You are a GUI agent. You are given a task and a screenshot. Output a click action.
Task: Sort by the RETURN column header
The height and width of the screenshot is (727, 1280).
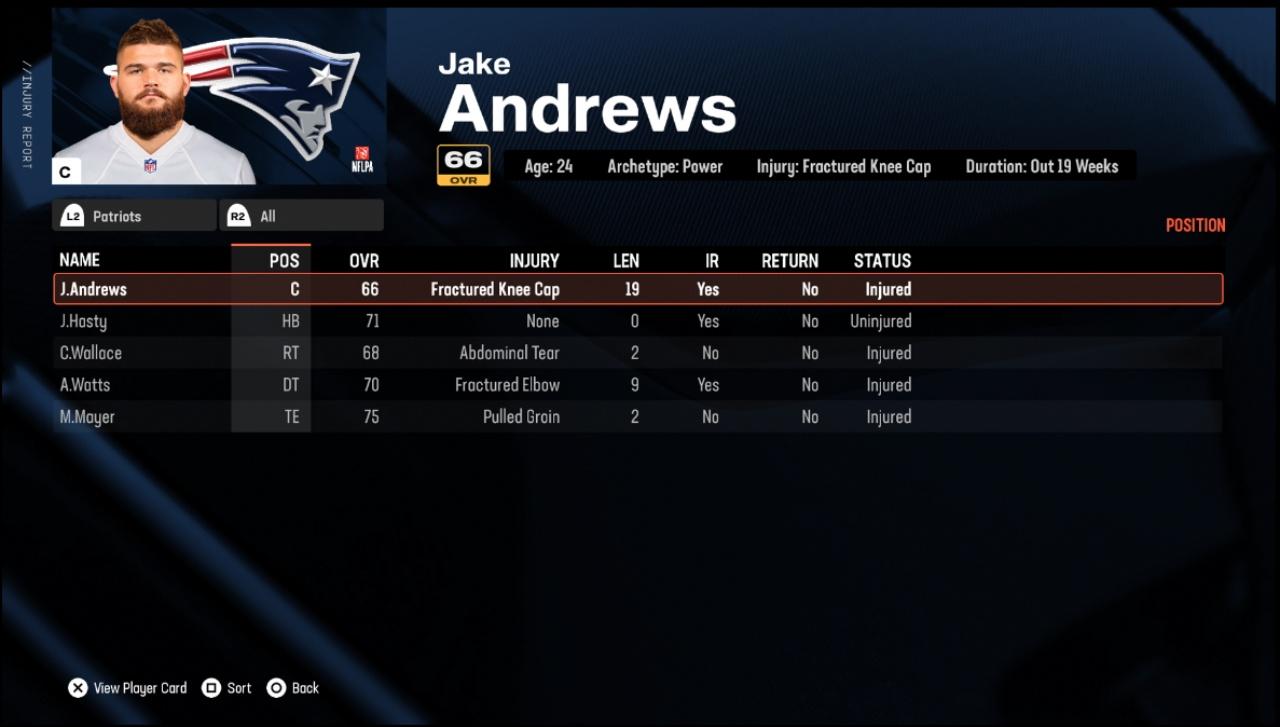click(790, 261)
